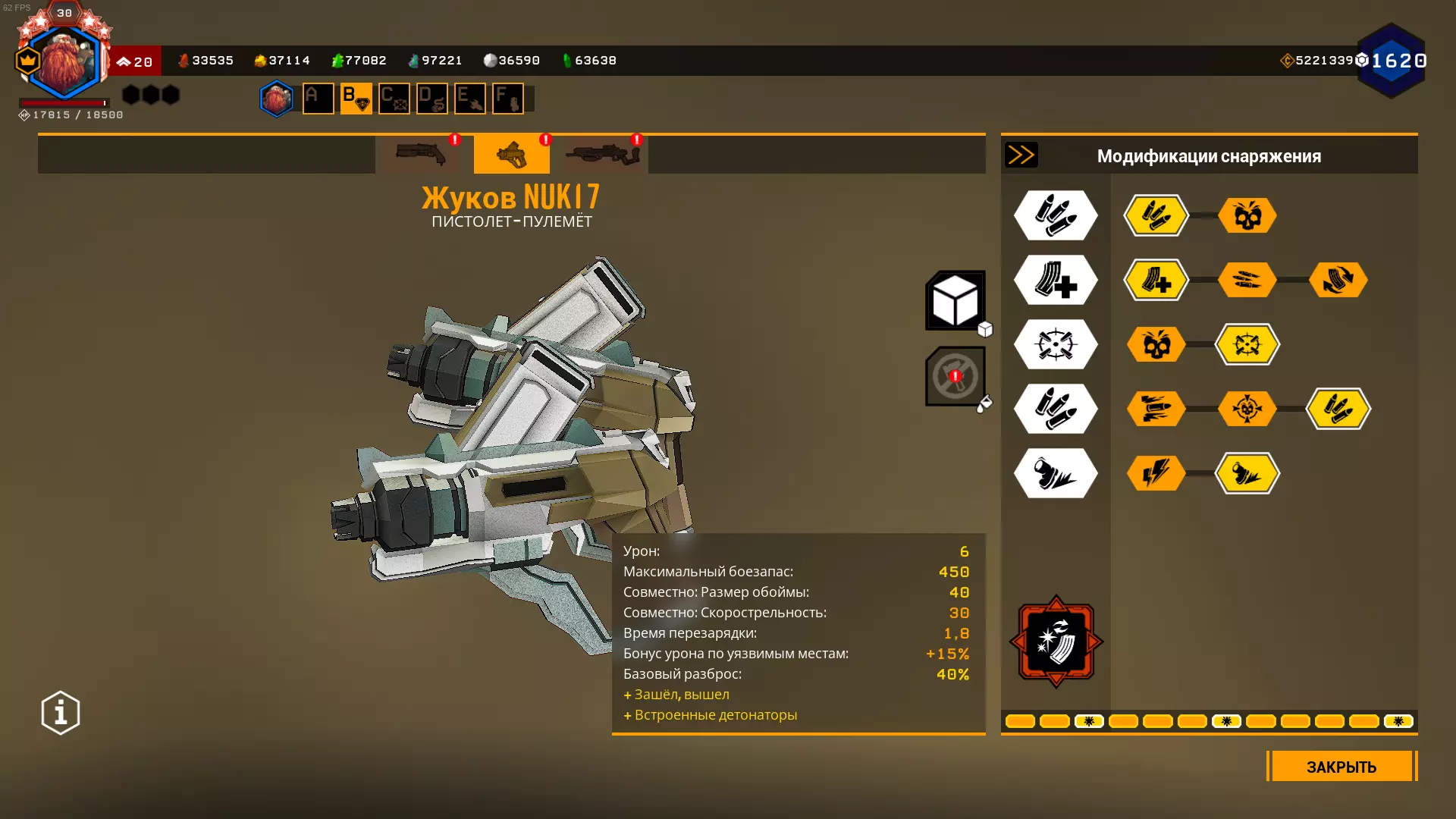
Task: Select the Zhukov NUK17 weapon tab
Action: (x=512, y=155)
